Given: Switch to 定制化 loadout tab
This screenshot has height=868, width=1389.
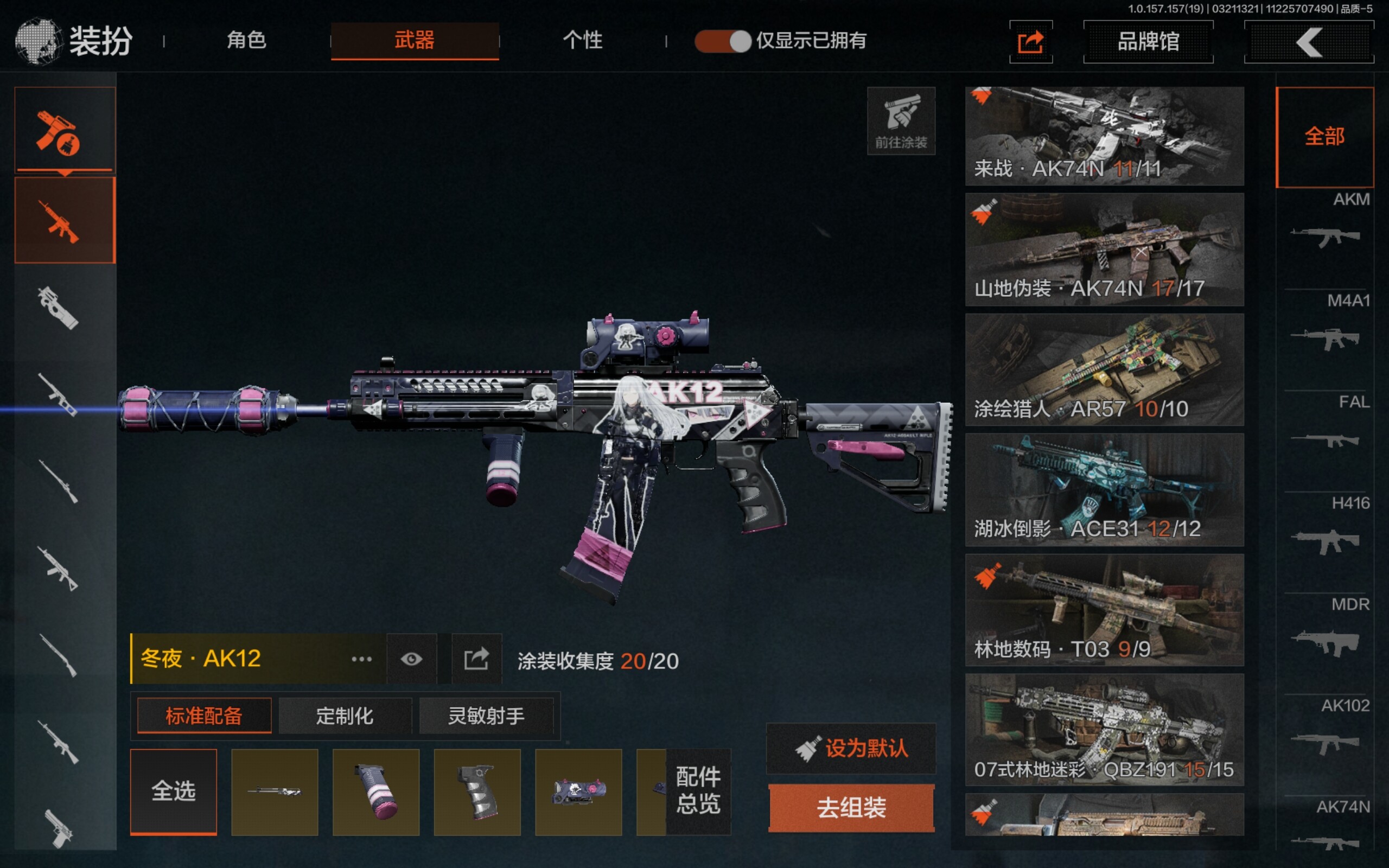Looking at the screenshot, I should [345, 716].
